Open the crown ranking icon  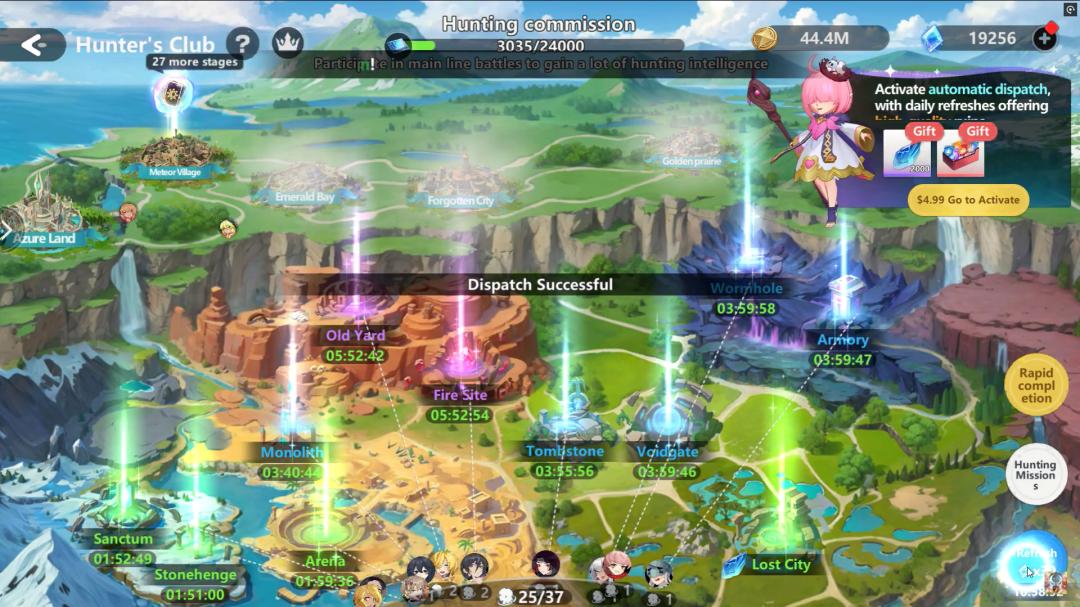[288, 43]
